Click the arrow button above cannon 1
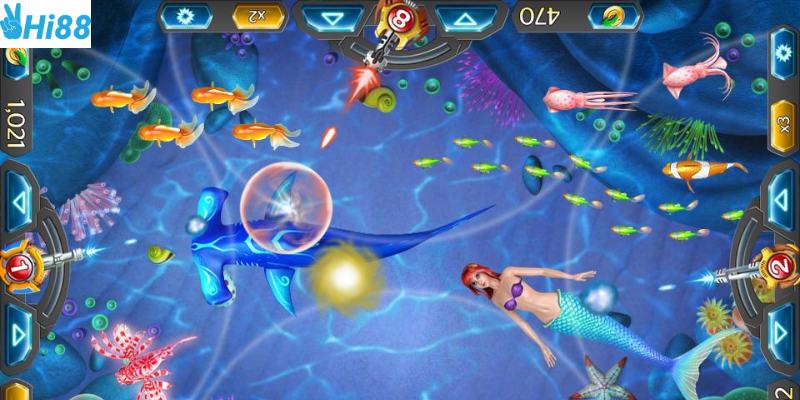Screen dimensions: 800x400 tap(17, 199)
